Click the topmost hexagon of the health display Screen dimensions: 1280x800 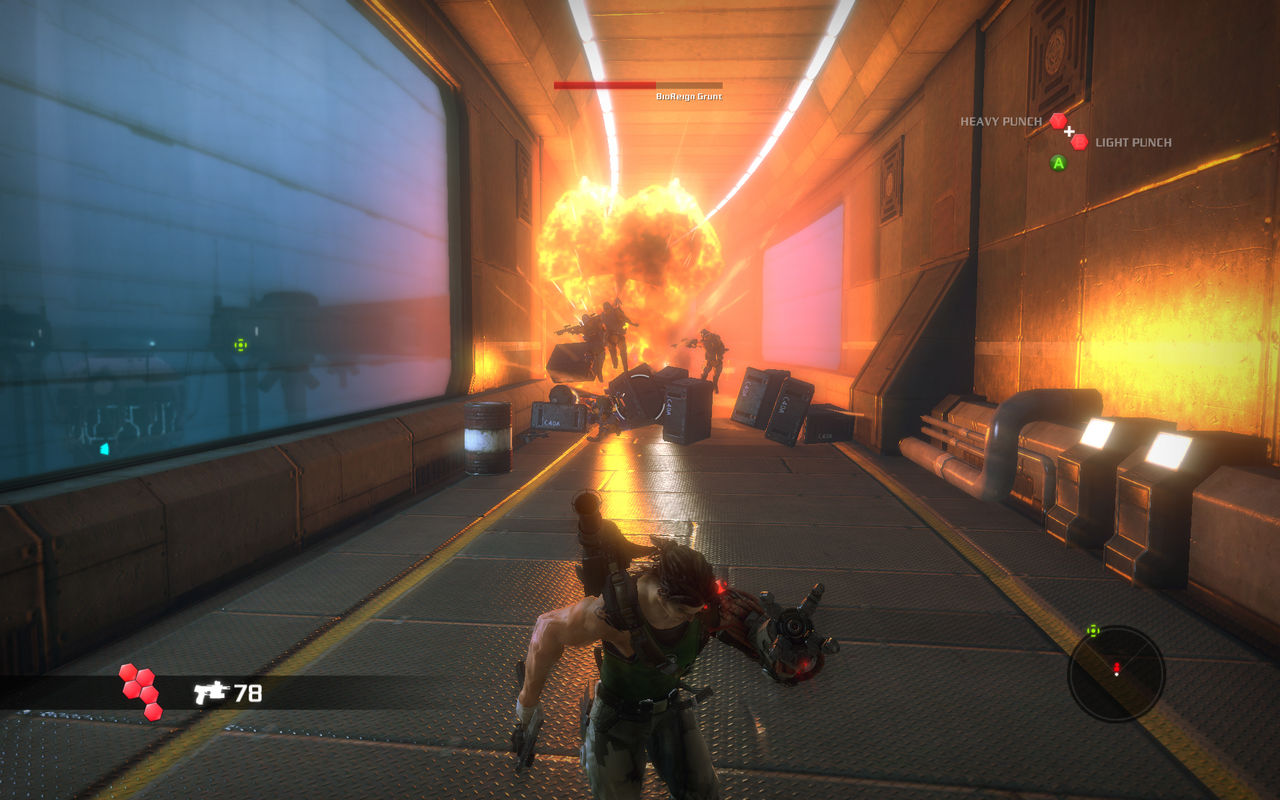pyautogui.click(x=128, y=670)
